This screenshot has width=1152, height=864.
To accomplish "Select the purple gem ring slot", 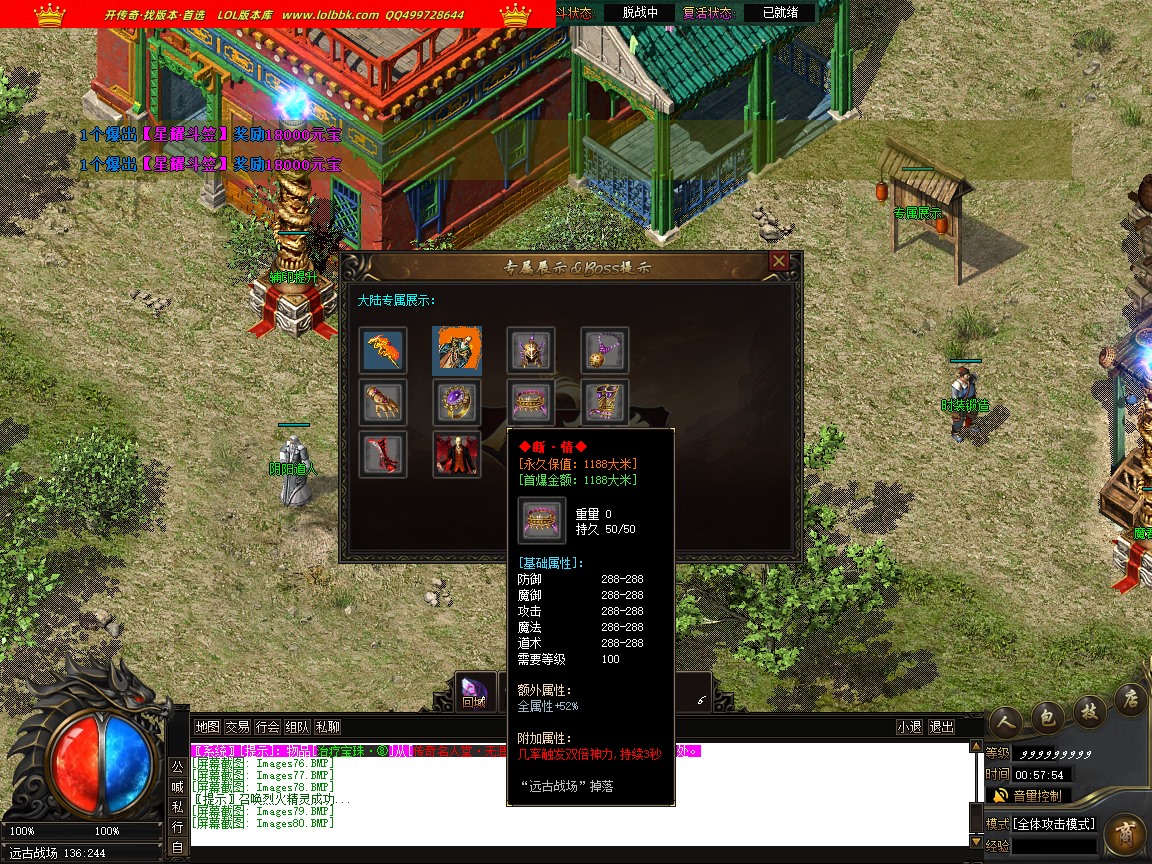I will 458,403.
